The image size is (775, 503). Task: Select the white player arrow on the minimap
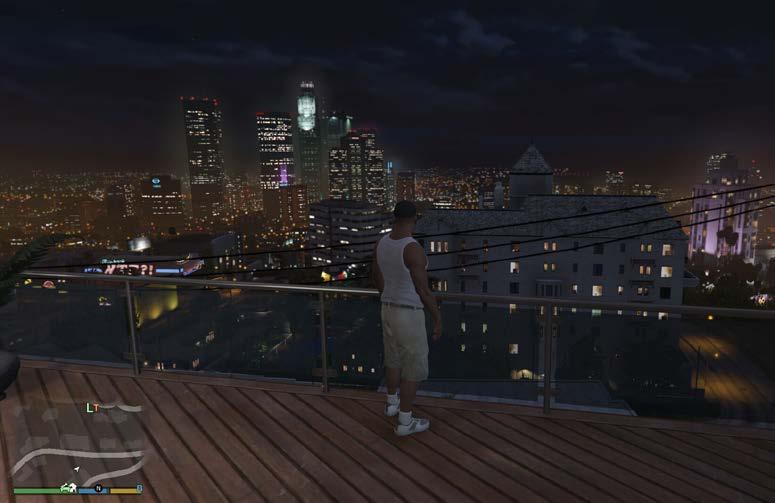click(76, 467)
